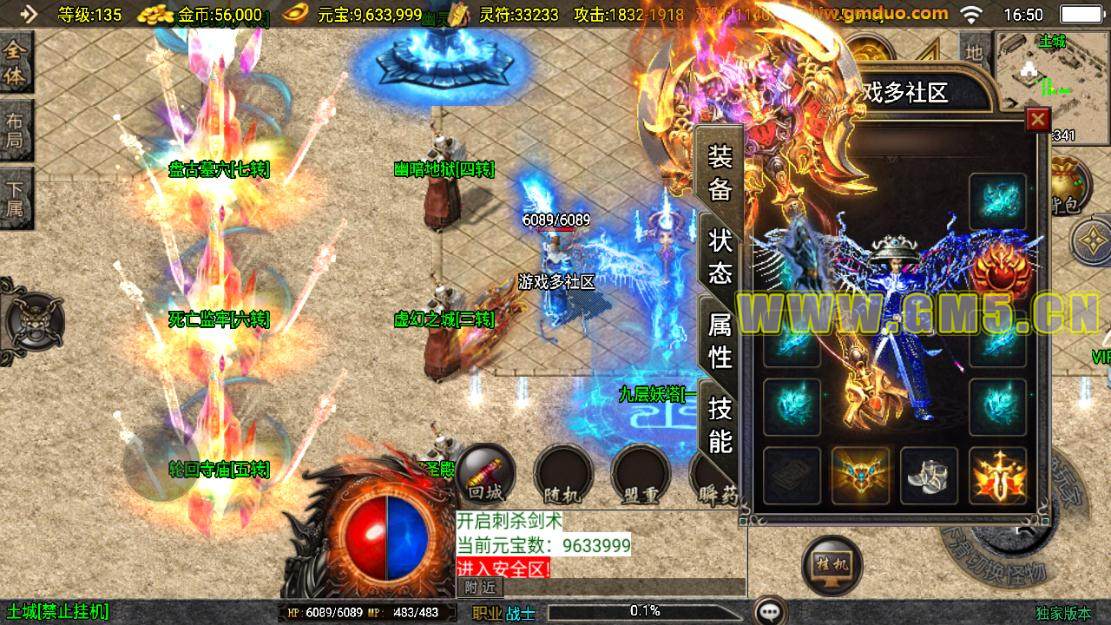1111x625 pixels.
Task: Tap the 盟重 teleport button
Action: [x=640, y=473]
